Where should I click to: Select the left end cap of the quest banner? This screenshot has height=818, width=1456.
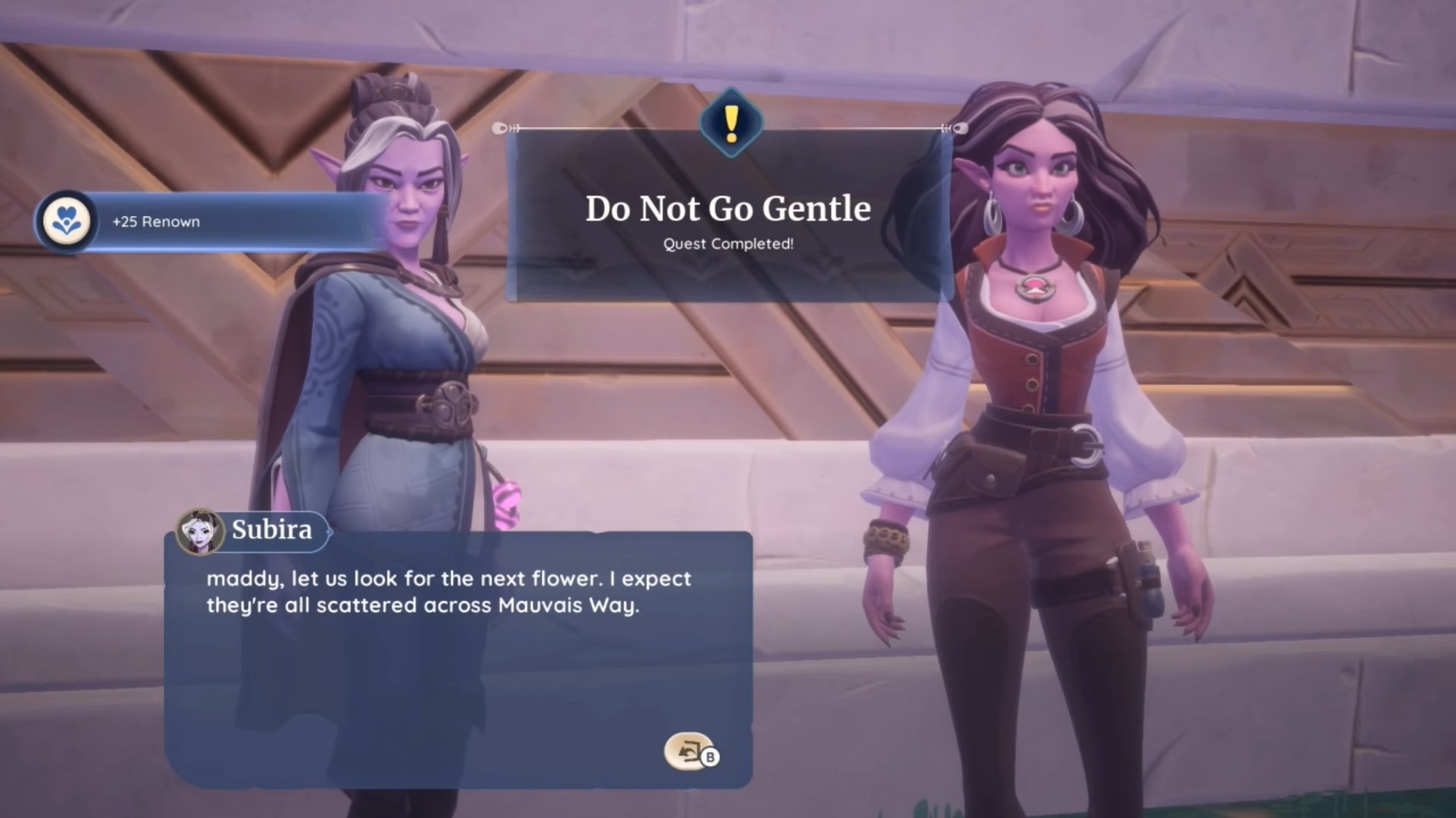point(501,128)
